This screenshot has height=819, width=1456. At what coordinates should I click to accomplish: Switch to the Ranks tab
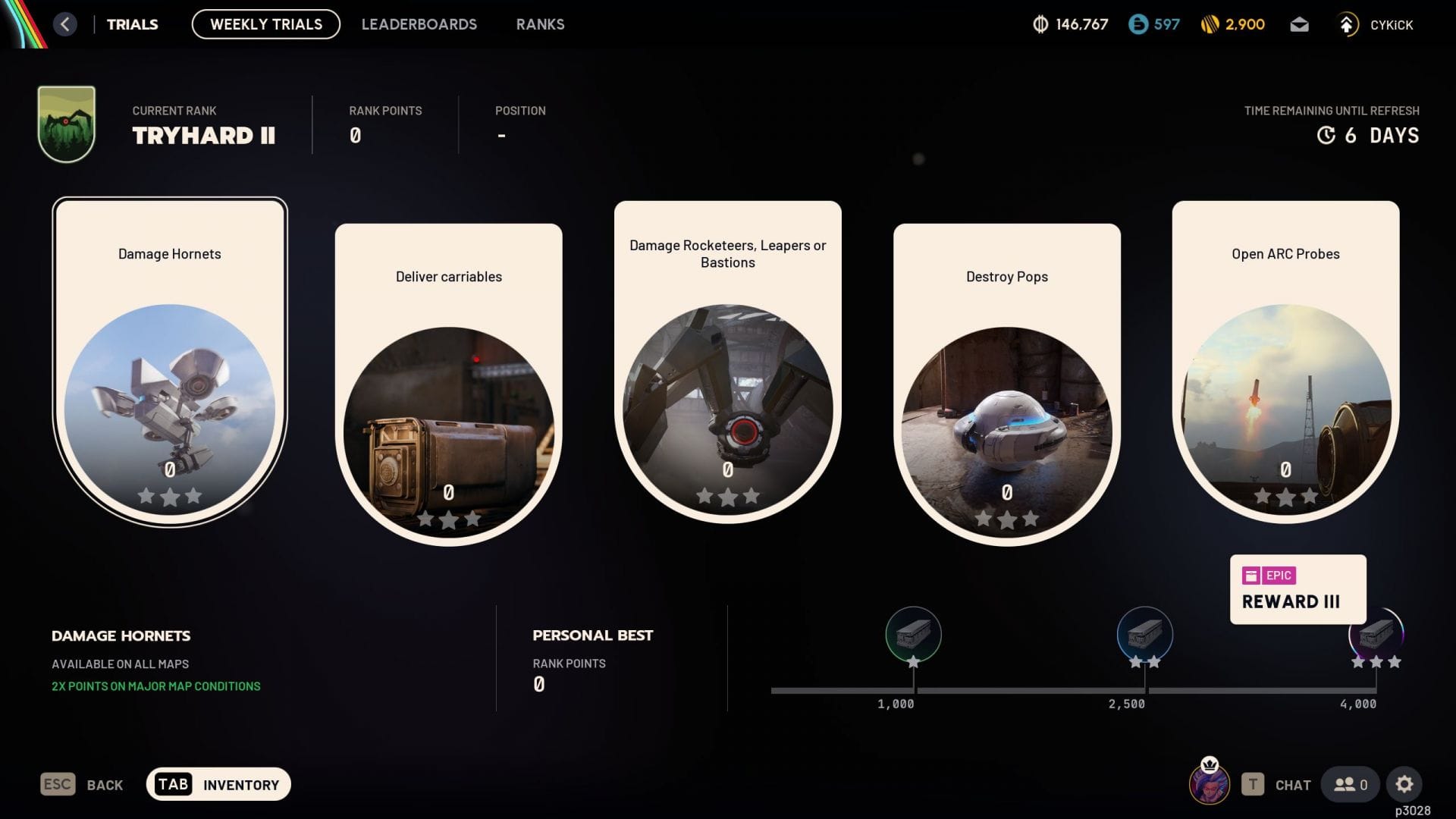[x=540, y=24]
